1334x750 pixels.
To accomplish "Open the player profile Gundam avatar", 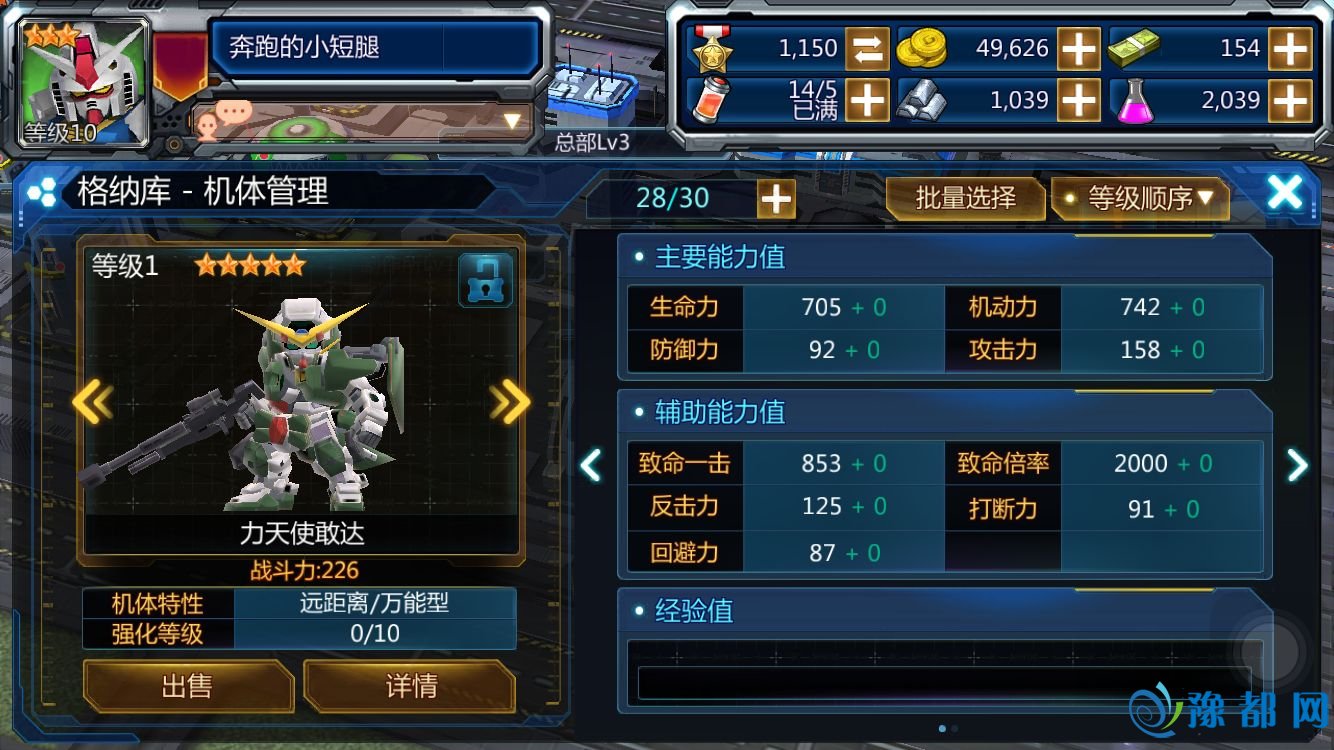I will pos(85,82).
